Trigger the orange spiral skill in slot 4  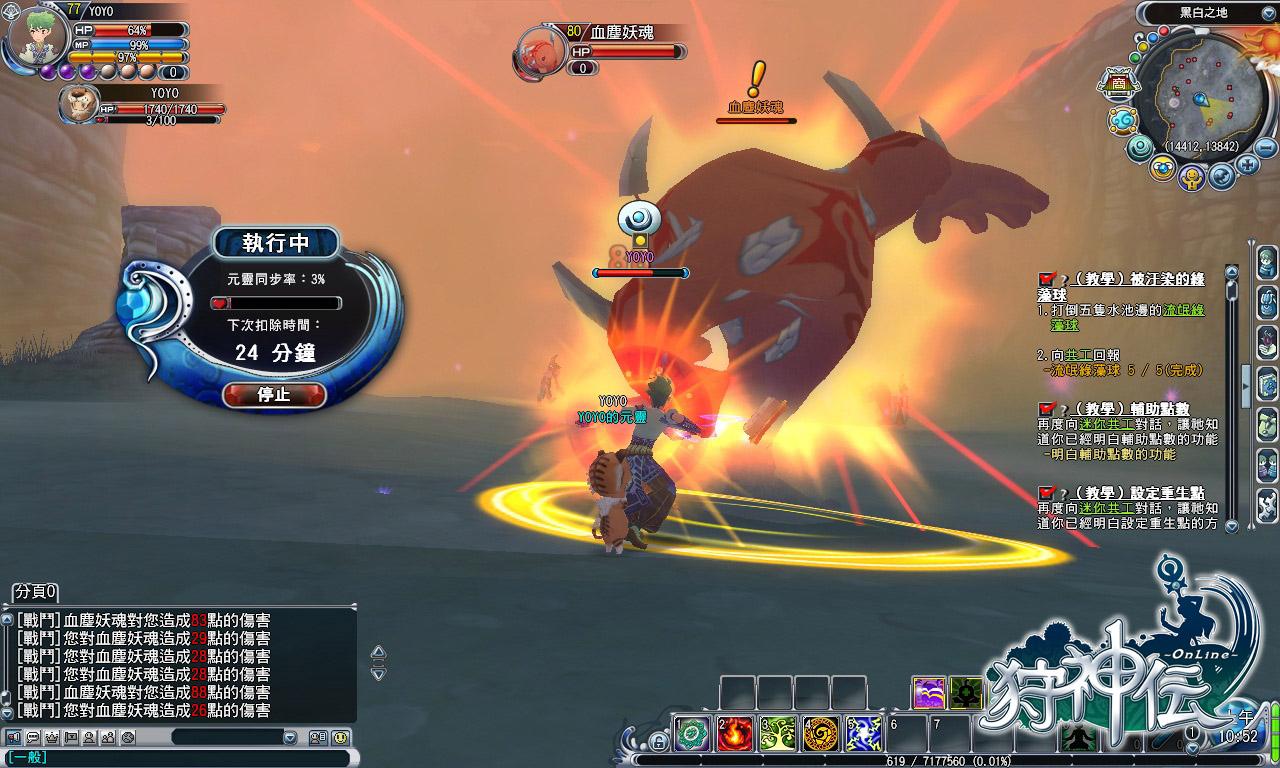[820, 734]
